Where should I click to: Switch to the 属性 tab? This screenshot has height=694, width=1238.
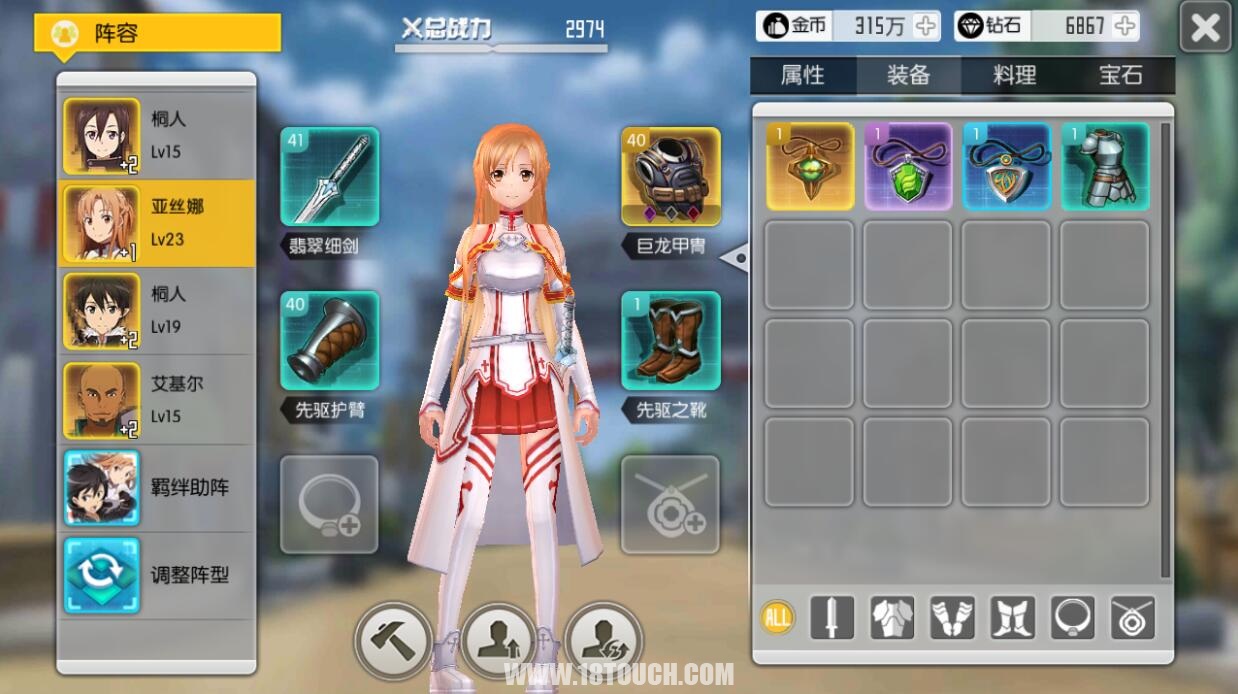click(x=803, y=75)
